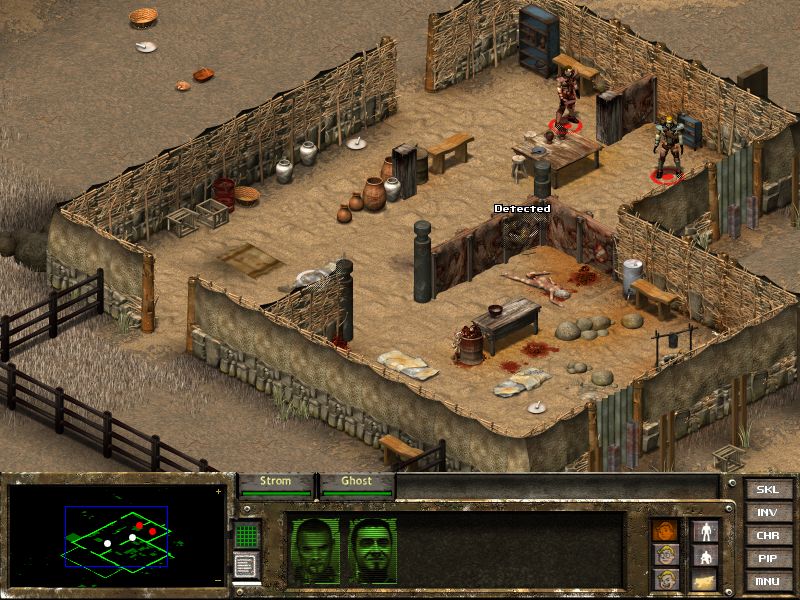Image resolution: width=800 pixels, height=600 pixels.
Task: Set stance to crouching figure icon
Action: (x=705, y=555)
